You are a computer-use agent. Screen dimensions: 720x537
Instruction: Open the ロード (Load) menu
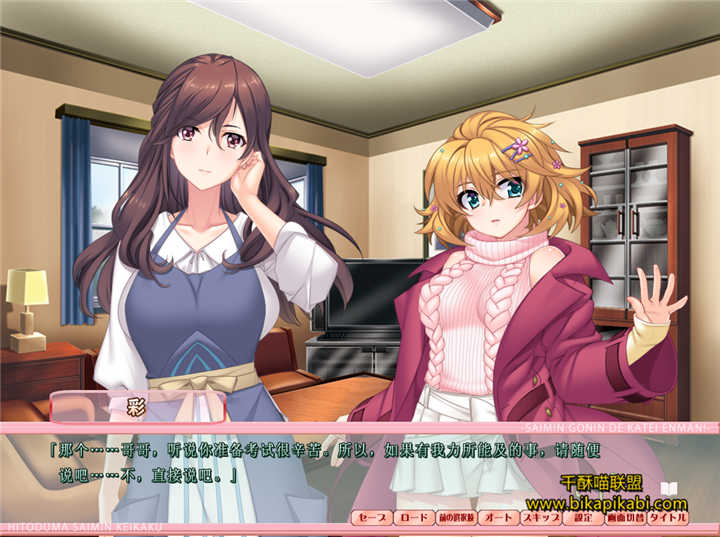[412, 518]
